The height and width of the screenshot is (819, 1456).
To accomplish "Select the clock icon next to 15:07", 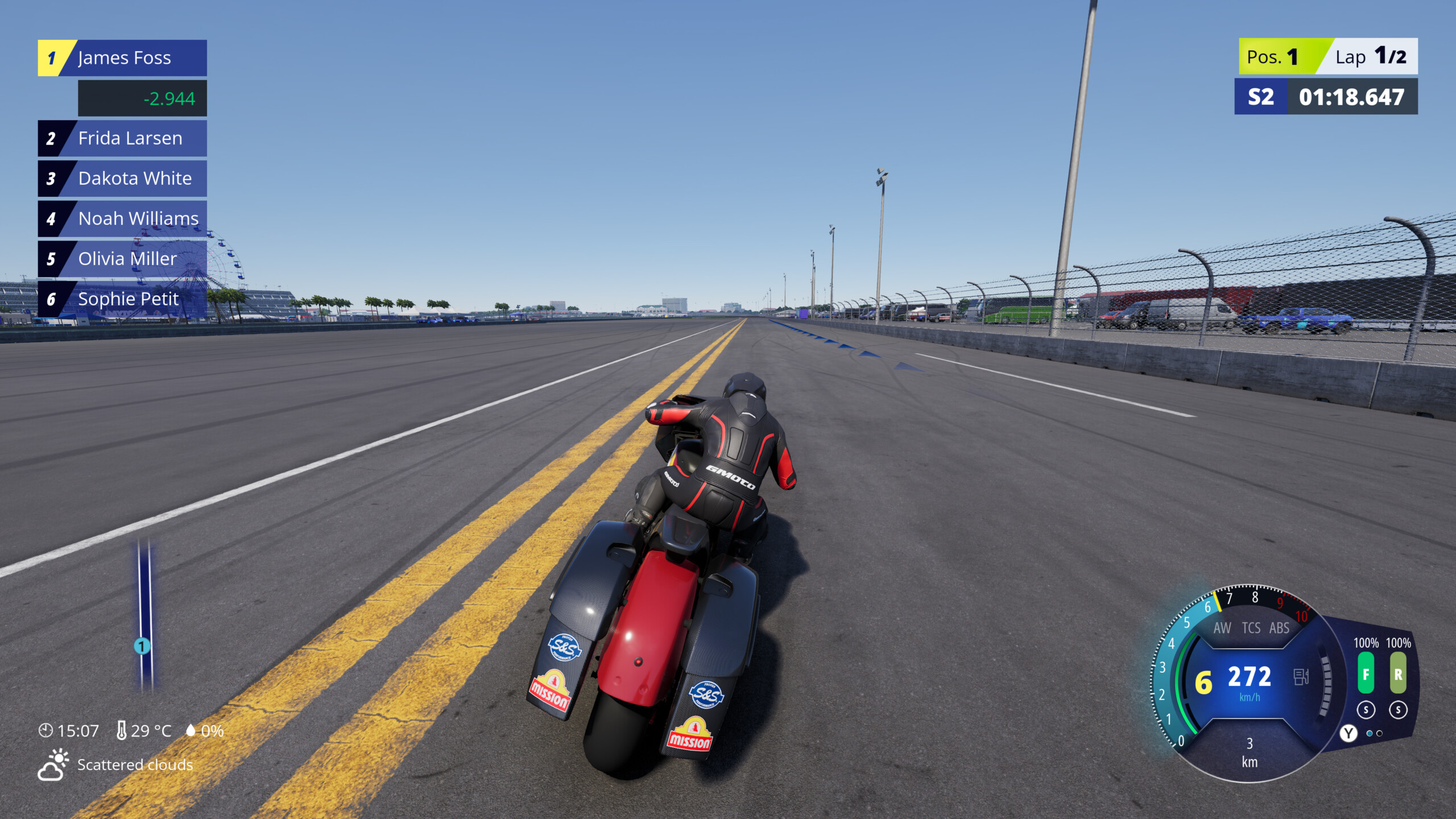I will (x=45, y=731).
